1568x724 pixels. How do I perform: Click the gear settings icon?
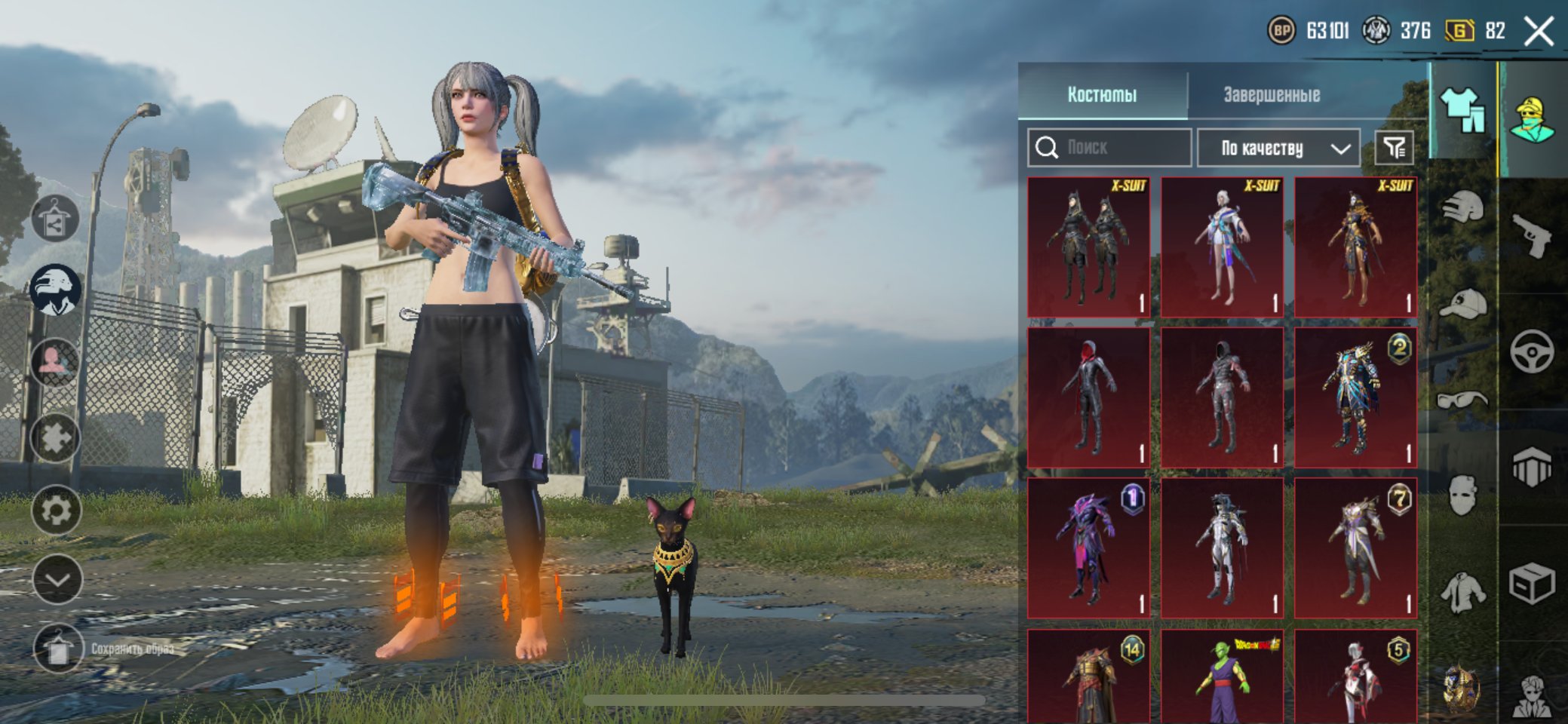point(57,511)
